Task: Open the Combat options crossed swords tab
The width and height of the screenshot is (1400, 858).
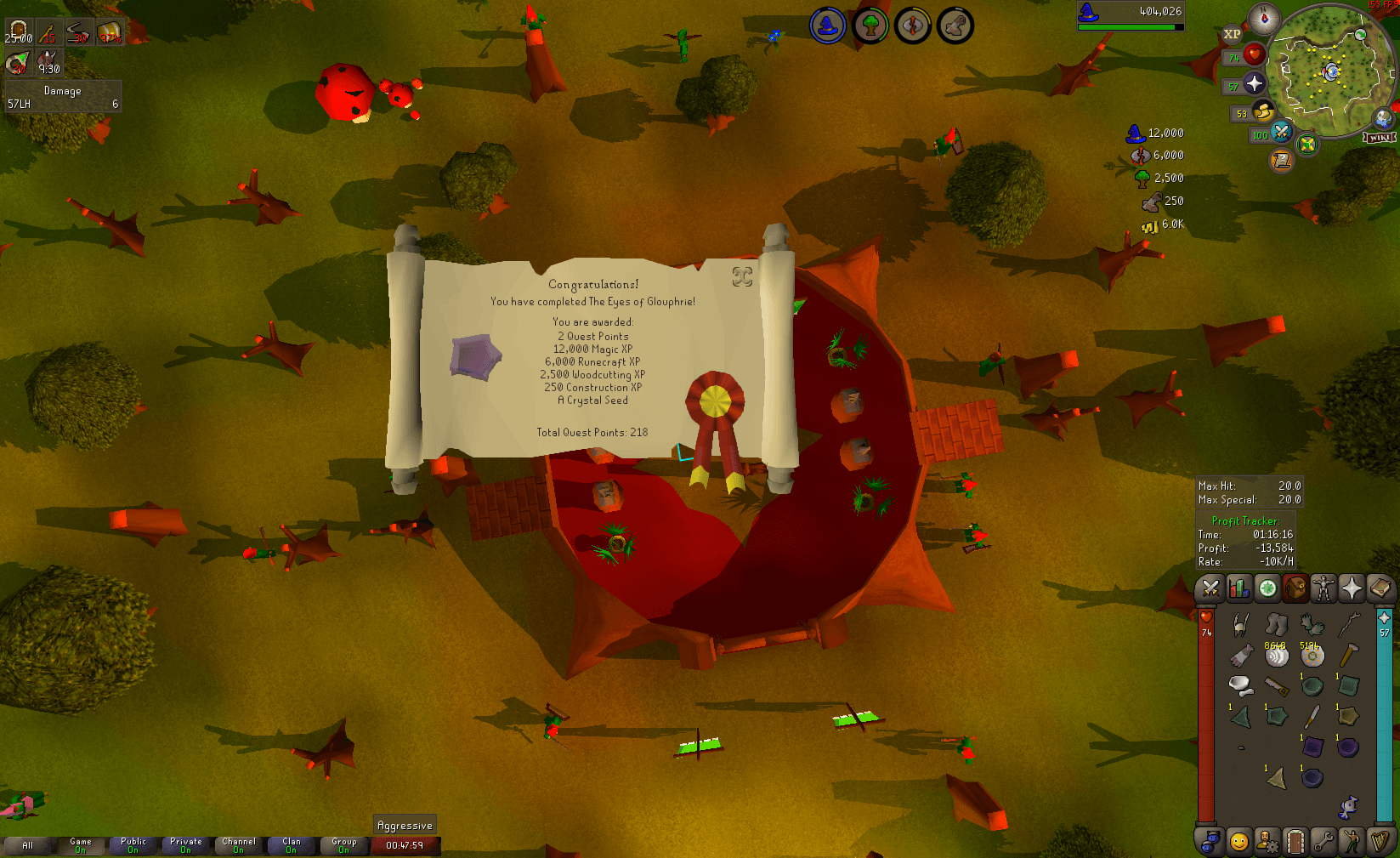Action: [x=1210, y=588]
